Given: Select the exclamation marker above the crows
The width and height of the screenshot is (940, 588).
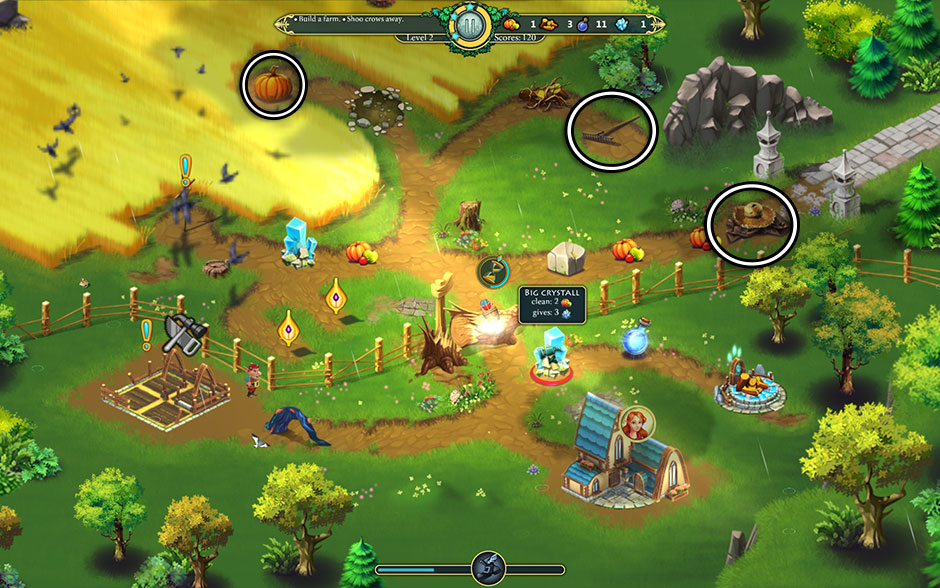Looking at the screenshot, I should [x=185, y=167].
